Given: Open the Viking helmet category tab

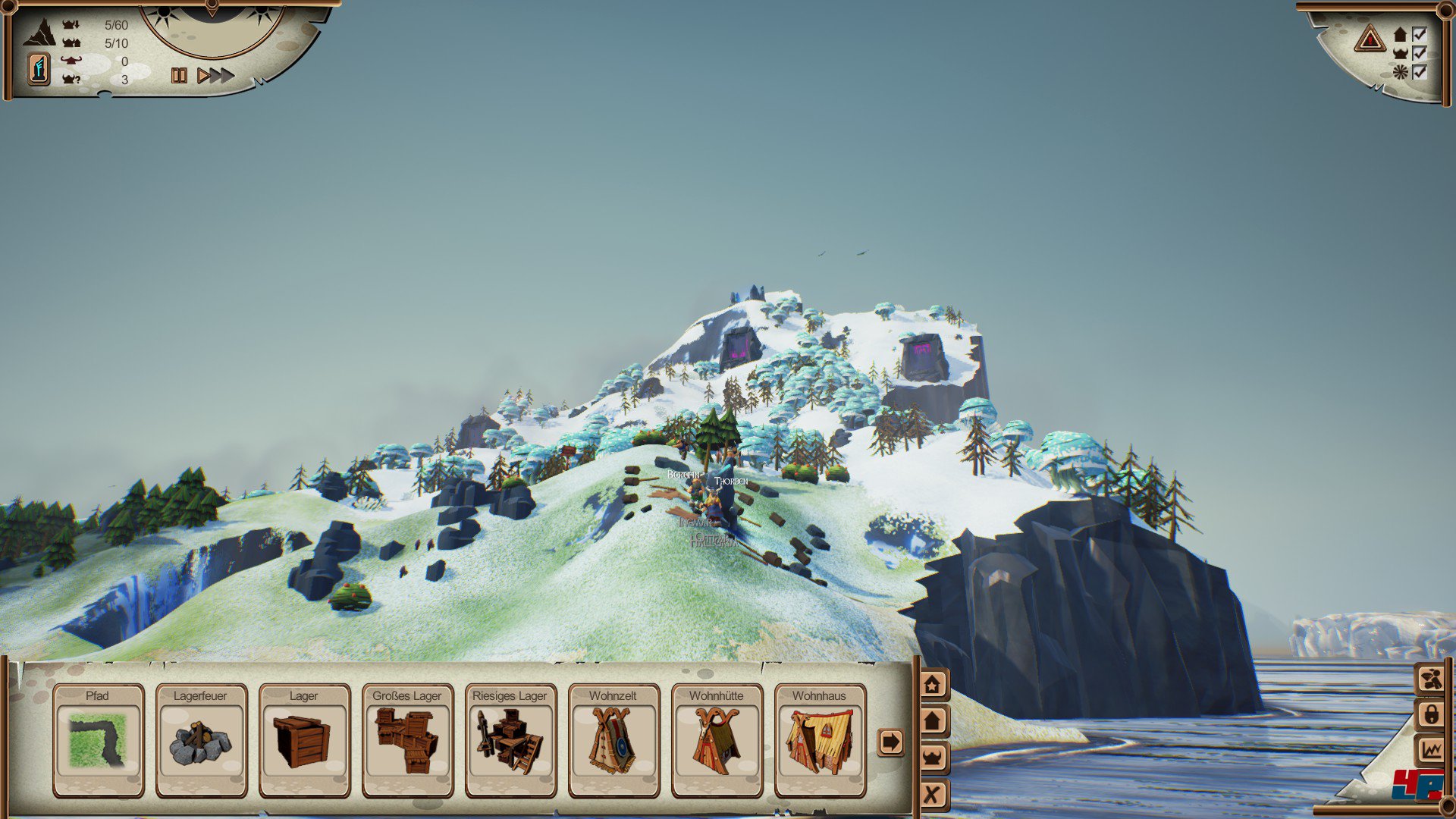Looking at the screenshot, I should pos(933,757).
